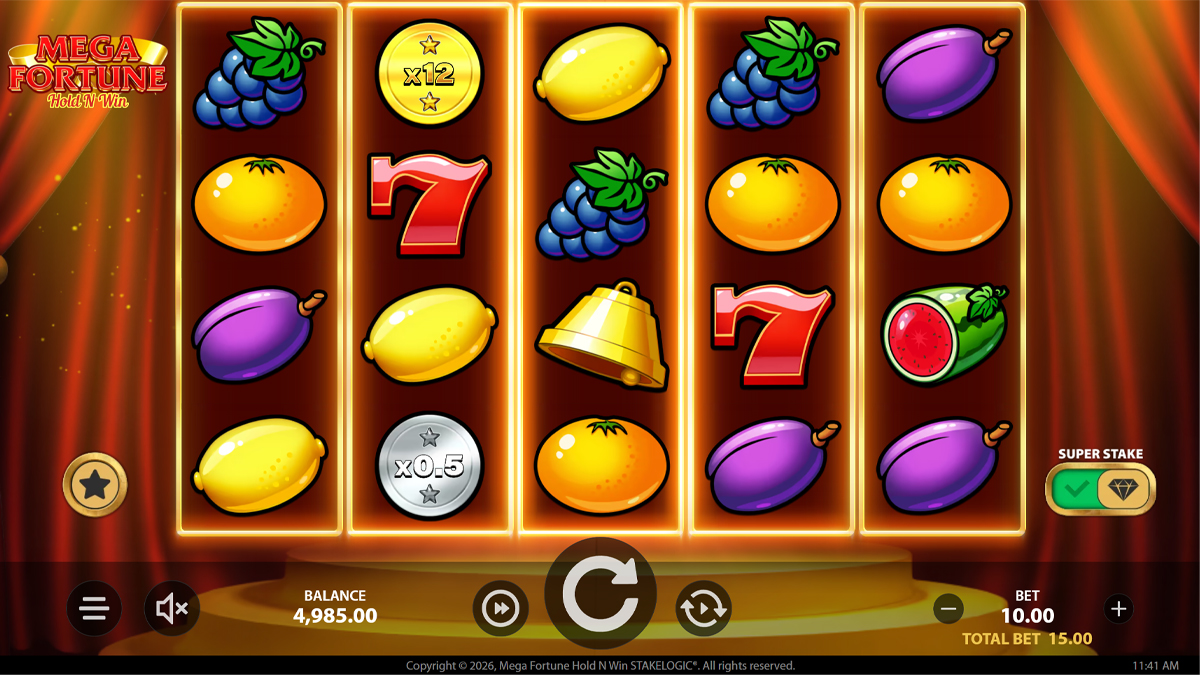This screenshot has height=675, width=1200.
Task: Toggle the sound mute icon
Action: pos(172,608)
